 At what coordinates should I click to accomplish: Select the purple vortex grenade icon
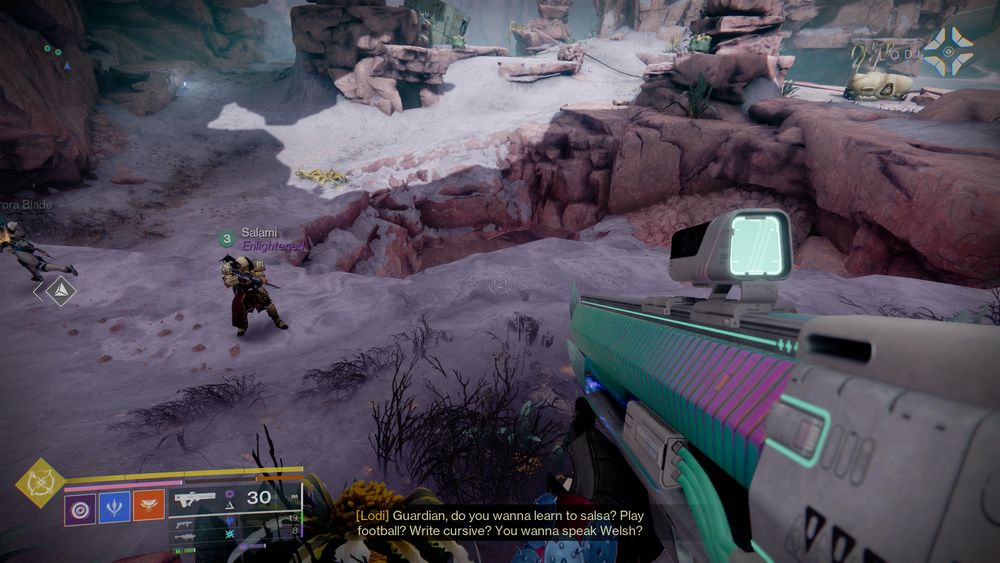80,507
